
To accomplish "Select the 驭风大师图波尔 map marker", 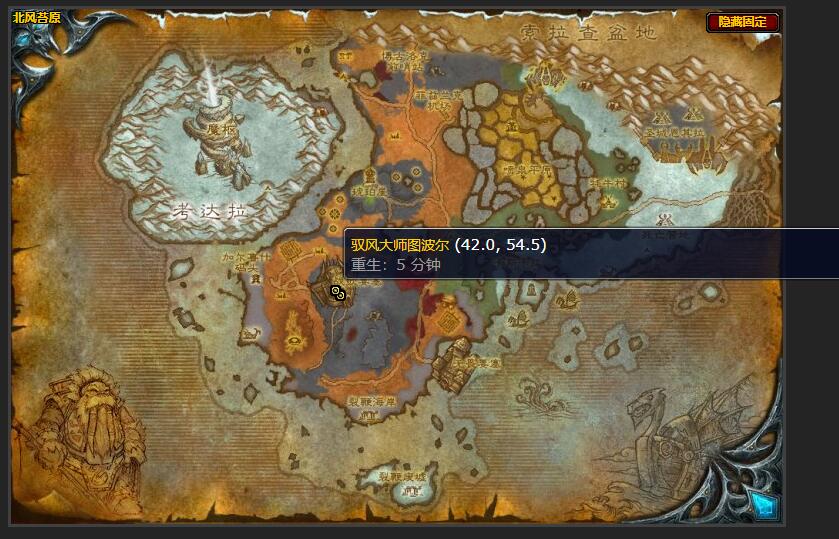I will (x=337, y=292).
